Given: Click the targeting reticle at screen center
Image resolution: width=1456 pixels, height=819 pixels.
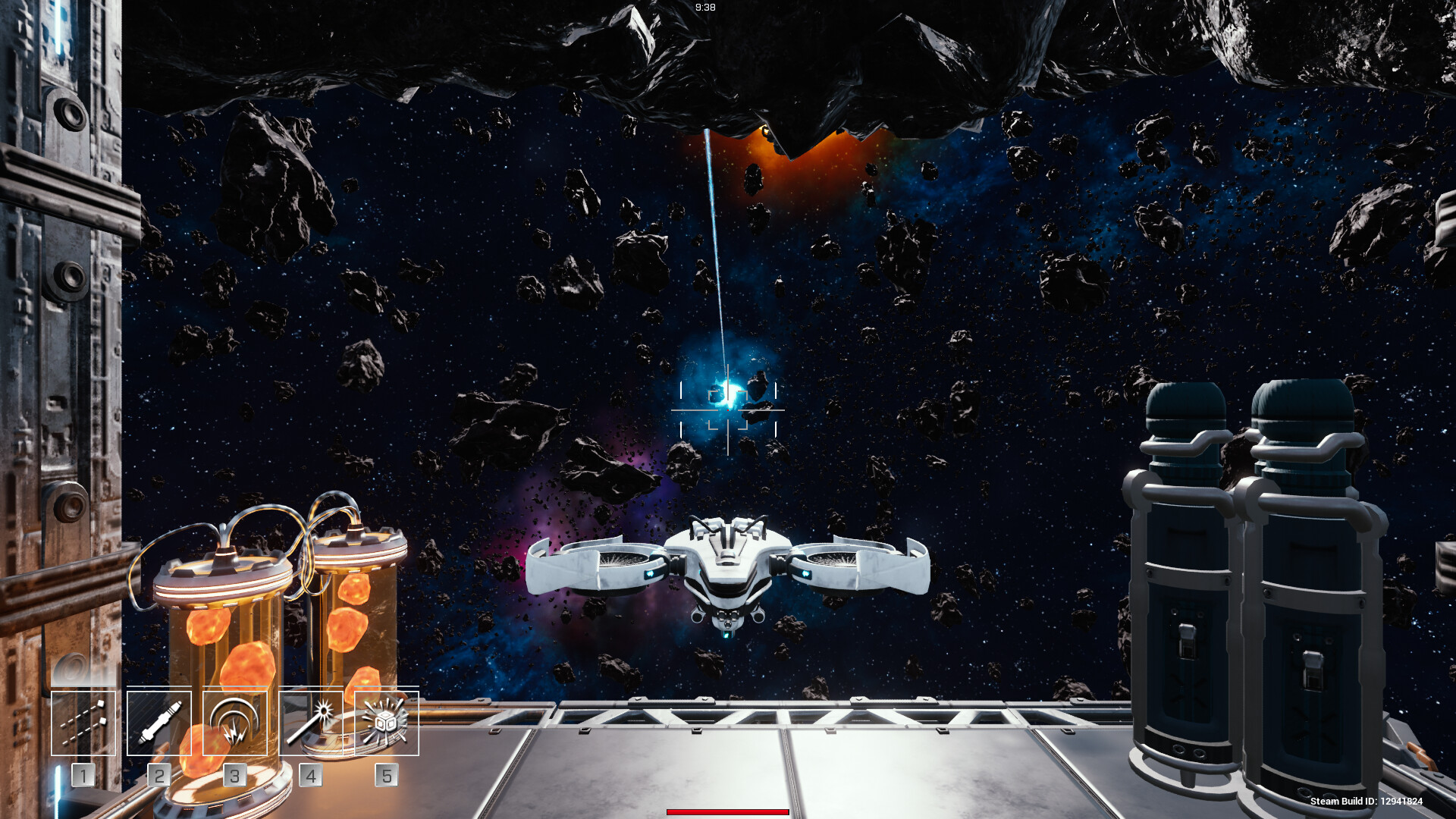Looking at the screenshot, I should [x=728, y=410].
